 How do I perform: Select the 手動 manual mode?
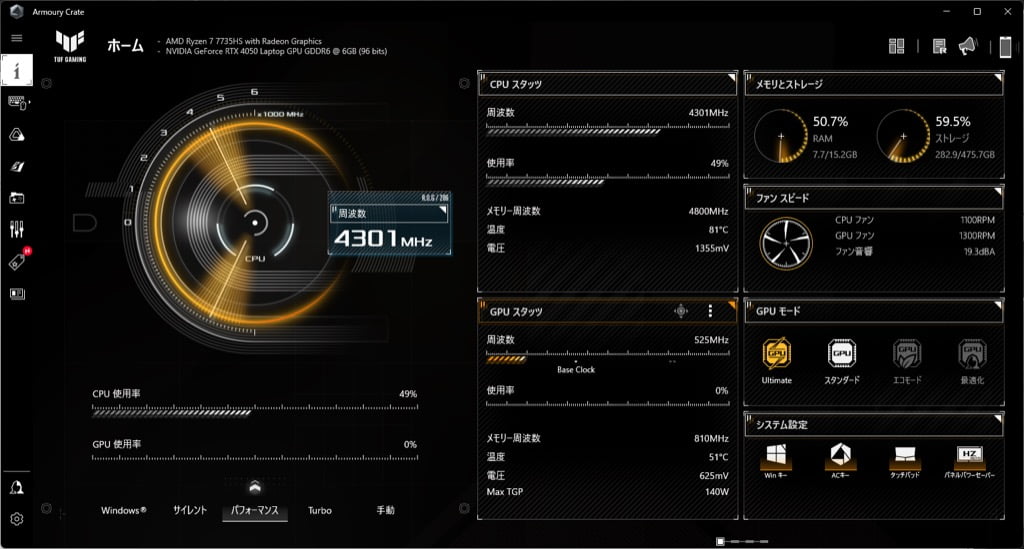tap(385, 510)
